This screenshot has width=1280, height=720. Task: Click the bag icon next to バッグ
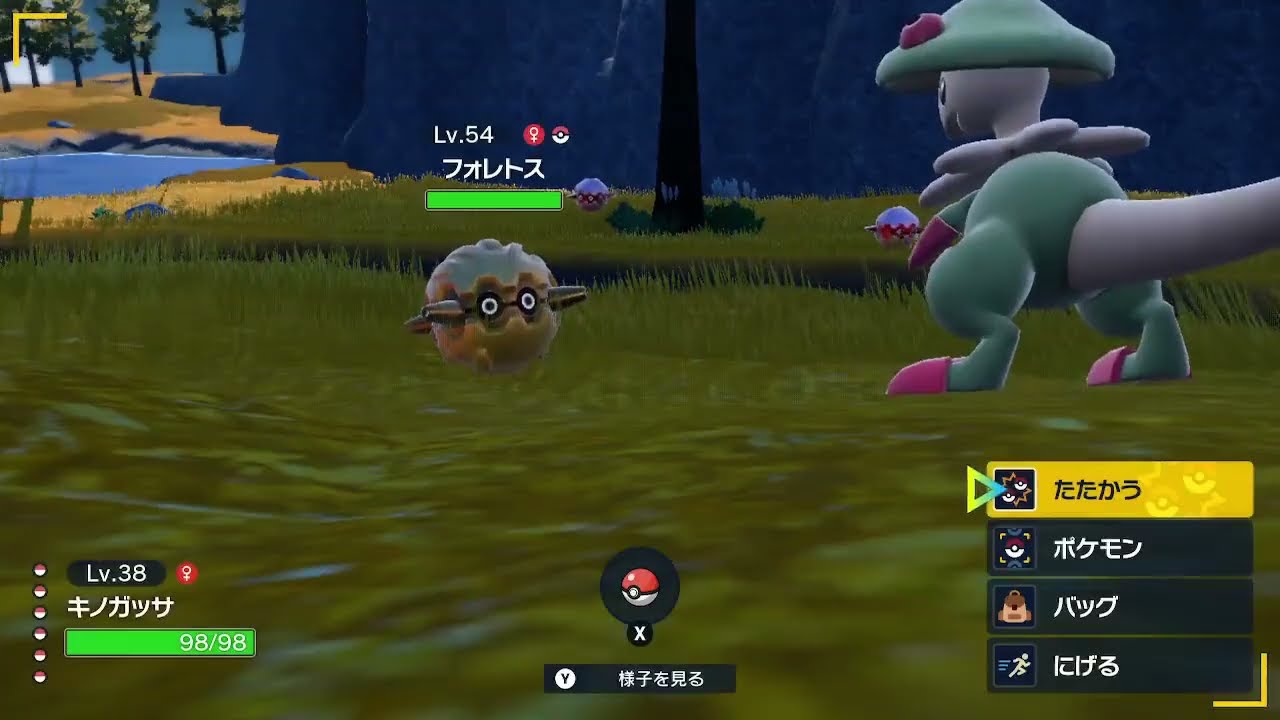[1013, 606]
